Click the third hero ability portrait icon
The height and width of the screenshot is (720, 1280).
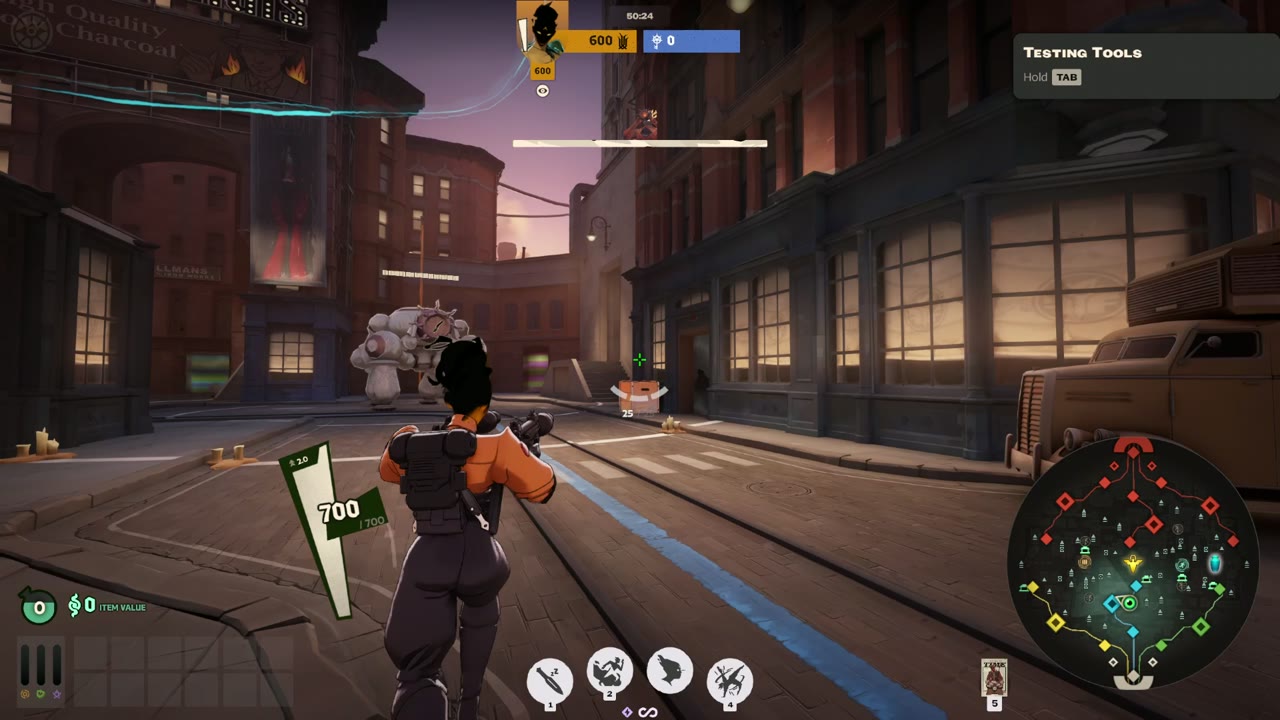tap(669, 673)
